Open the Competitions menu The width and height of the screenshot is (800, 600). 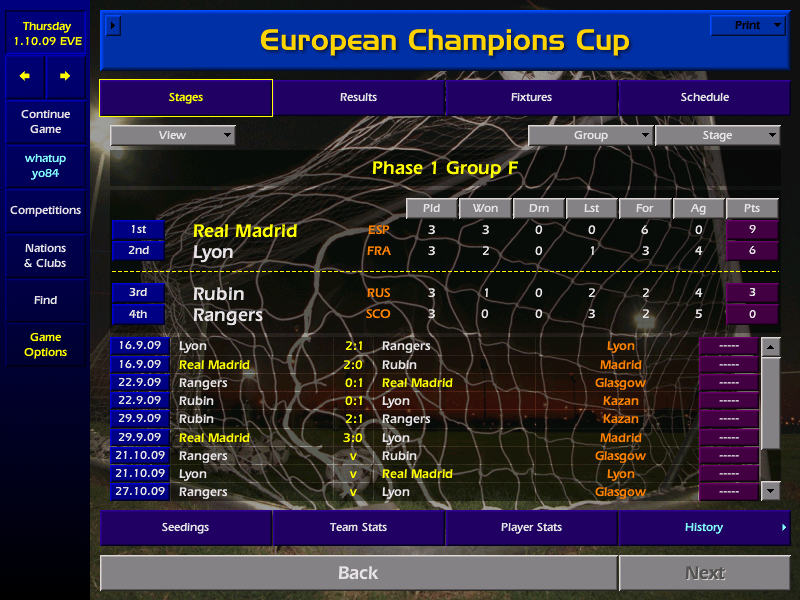pos(45,210)
